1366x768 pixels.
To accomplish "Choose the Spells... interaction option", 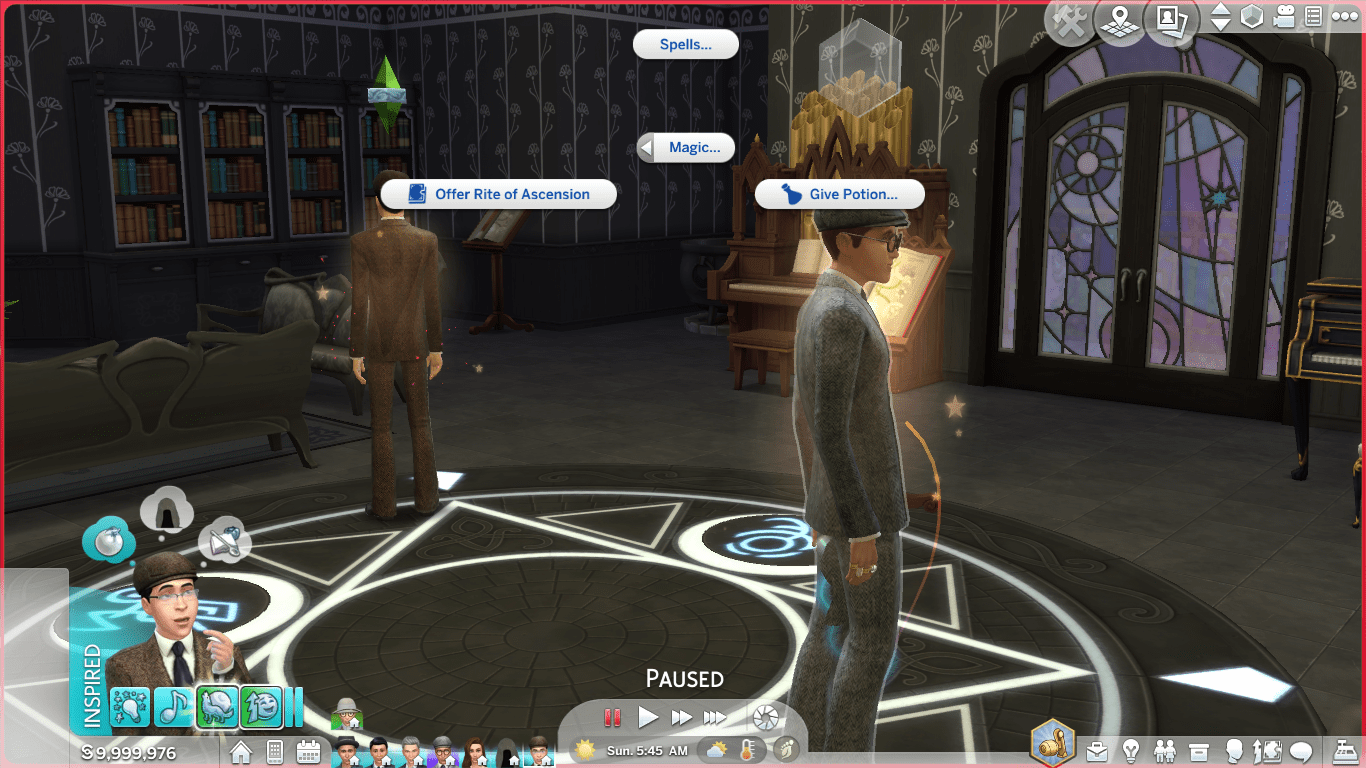I will click(x=686, y=44).
